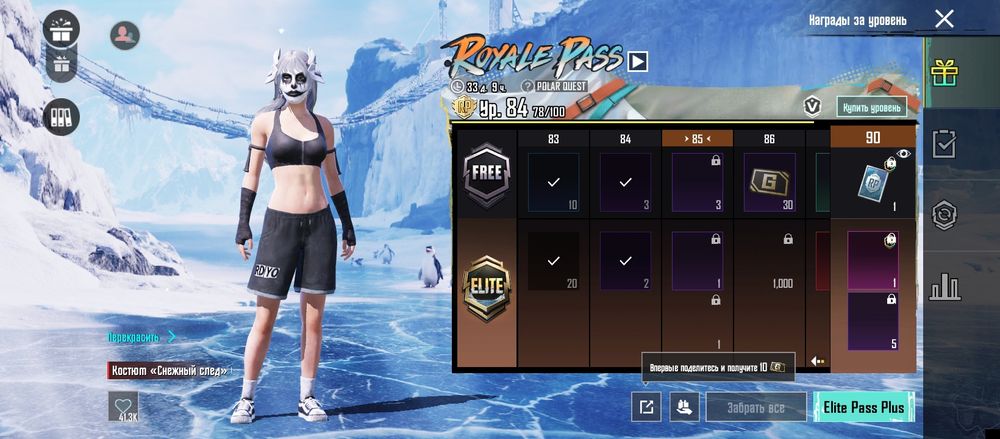Play the Royale Pass trailer video

tap(638, 62)
